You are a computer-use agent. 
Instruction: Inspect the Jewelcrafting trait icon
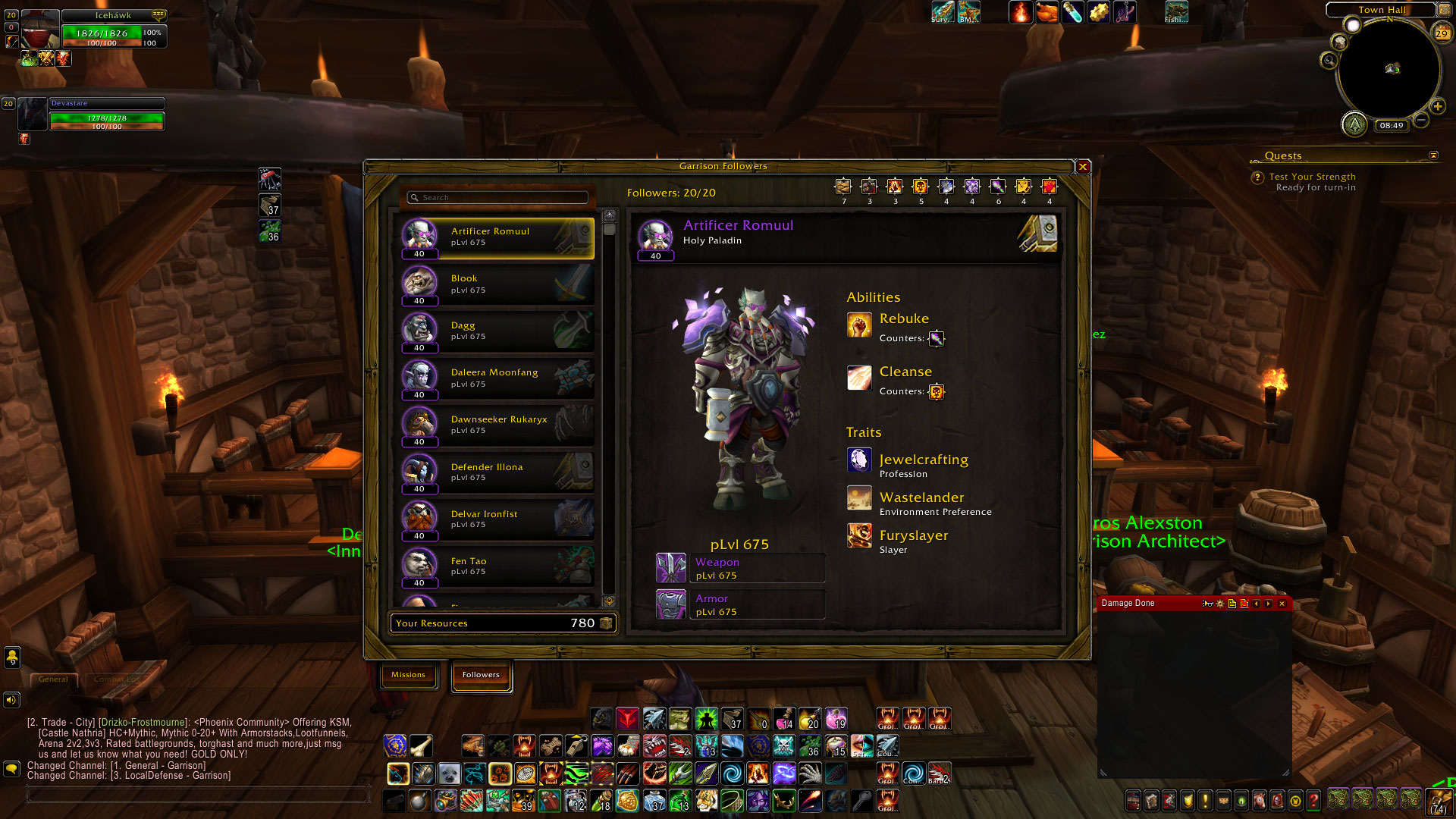pyautogui.click(x=859, y=460)
